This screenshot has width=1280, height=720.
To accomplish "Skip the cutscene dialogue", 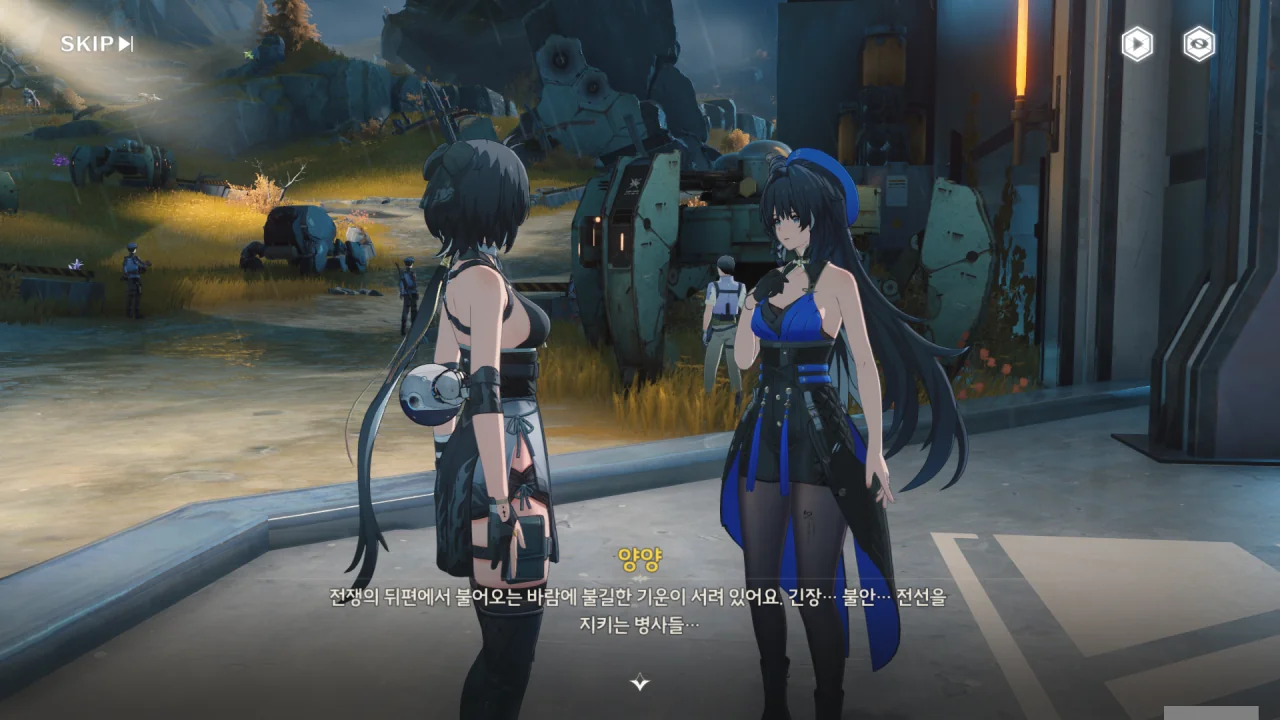I will coord(96,44).
